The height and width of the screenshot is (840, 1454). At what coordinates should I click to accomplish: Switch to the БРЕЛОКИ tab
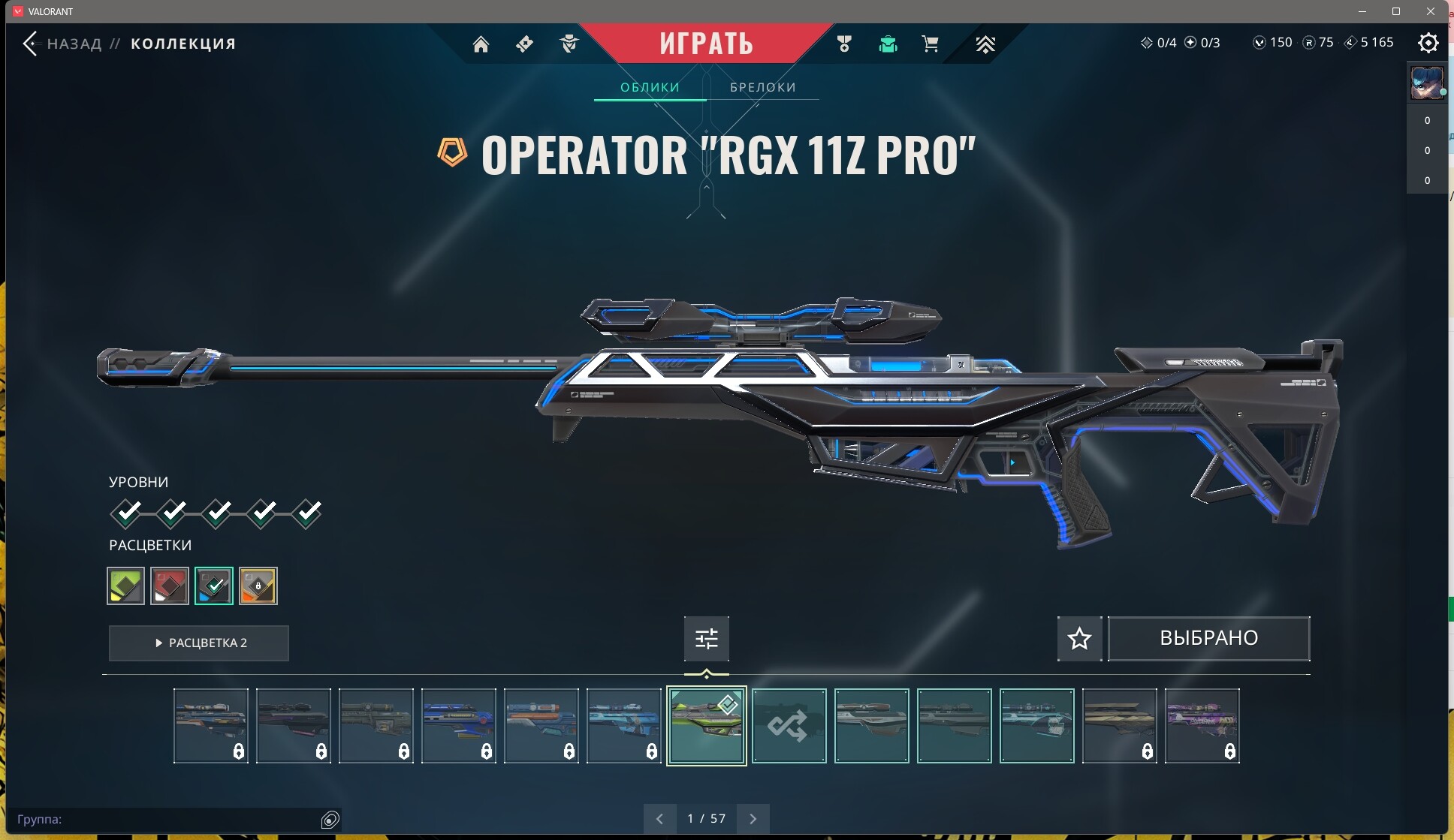coord(762,87)
